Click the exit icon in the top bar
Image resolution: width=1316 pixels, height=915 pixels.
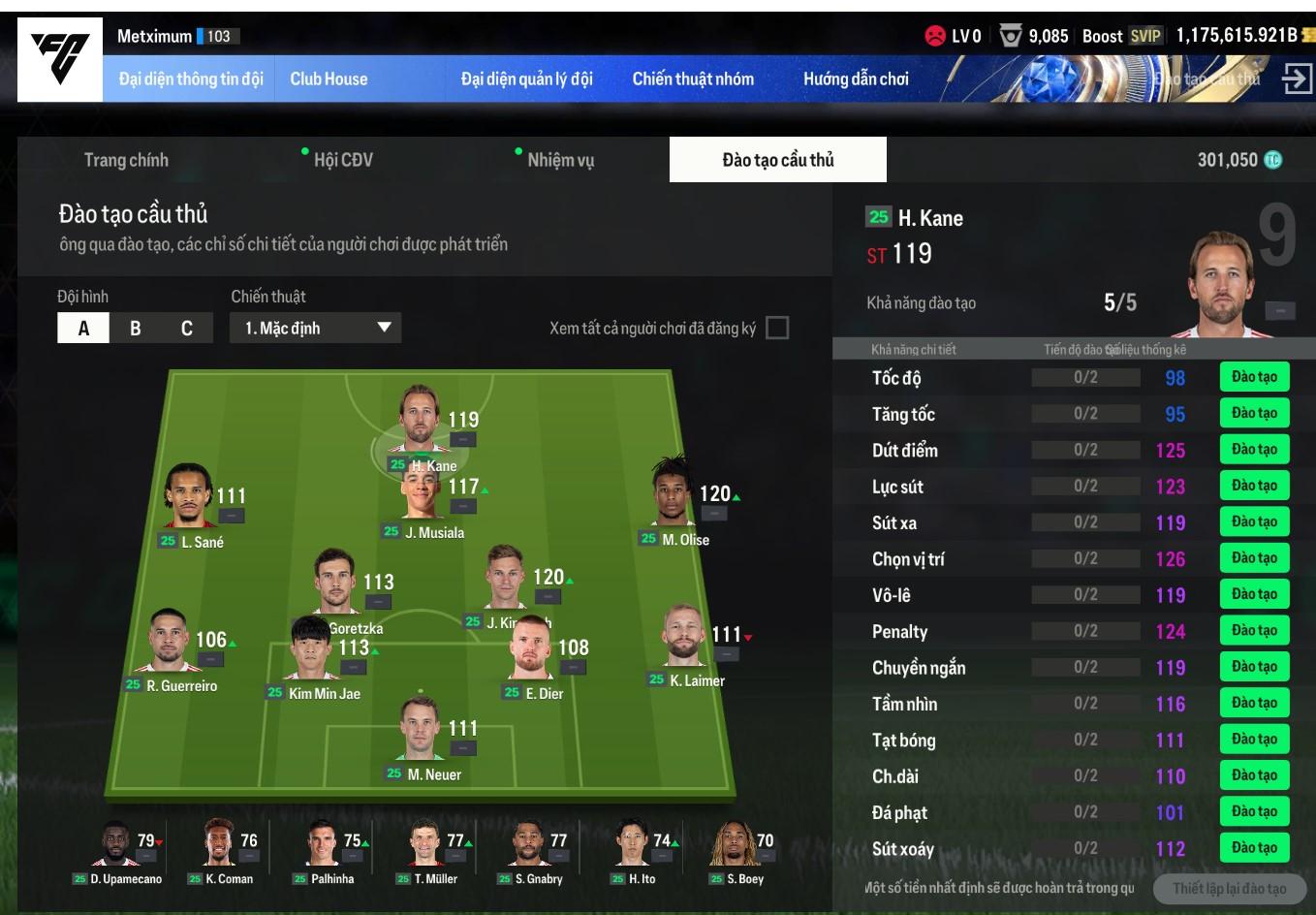point(1296,79)
